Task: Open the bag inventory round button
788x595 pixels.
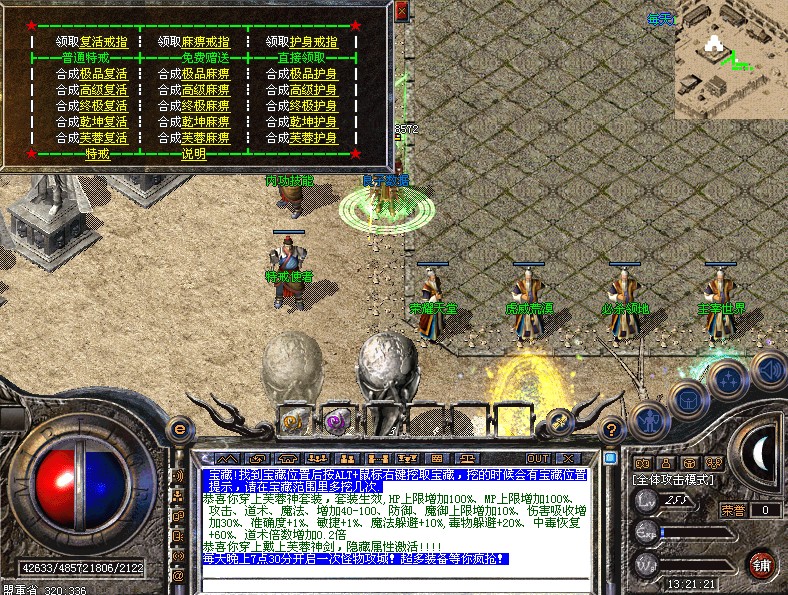Action: coord(689,401)
